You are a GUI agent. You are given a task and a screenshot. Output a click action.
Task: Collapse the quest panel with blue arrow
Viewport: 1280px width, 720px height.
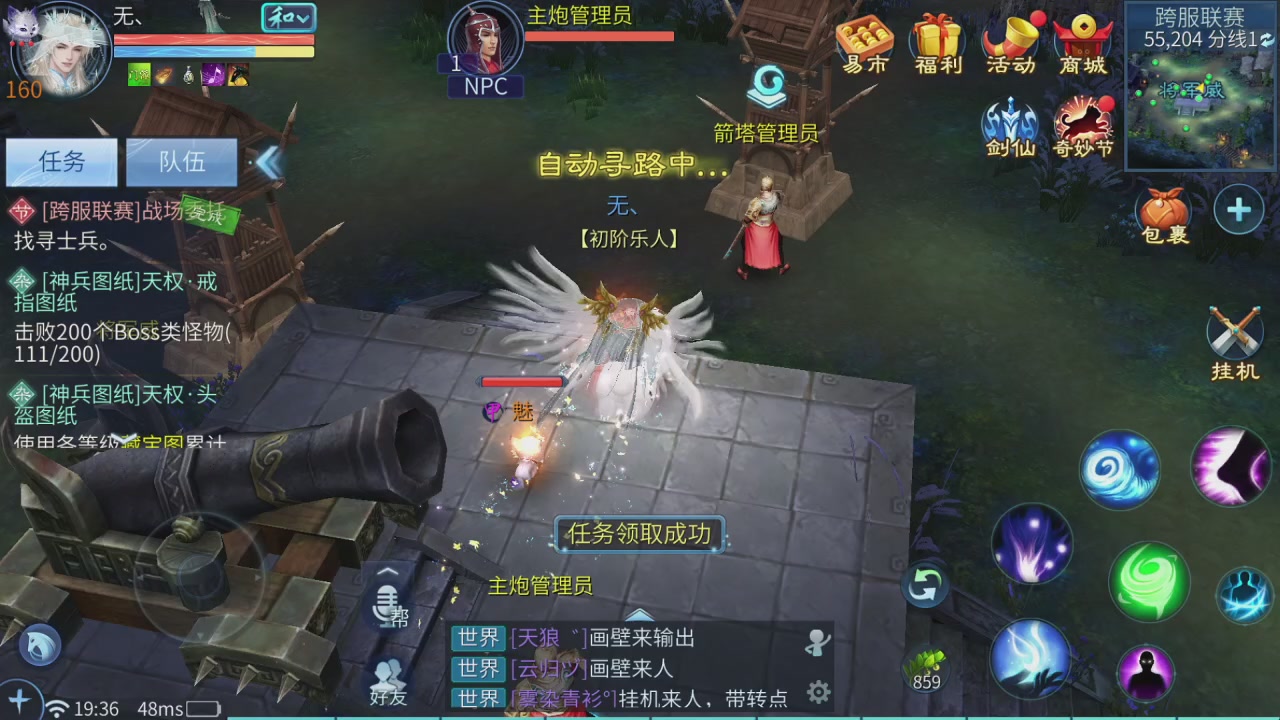click(x=268, y=162)
